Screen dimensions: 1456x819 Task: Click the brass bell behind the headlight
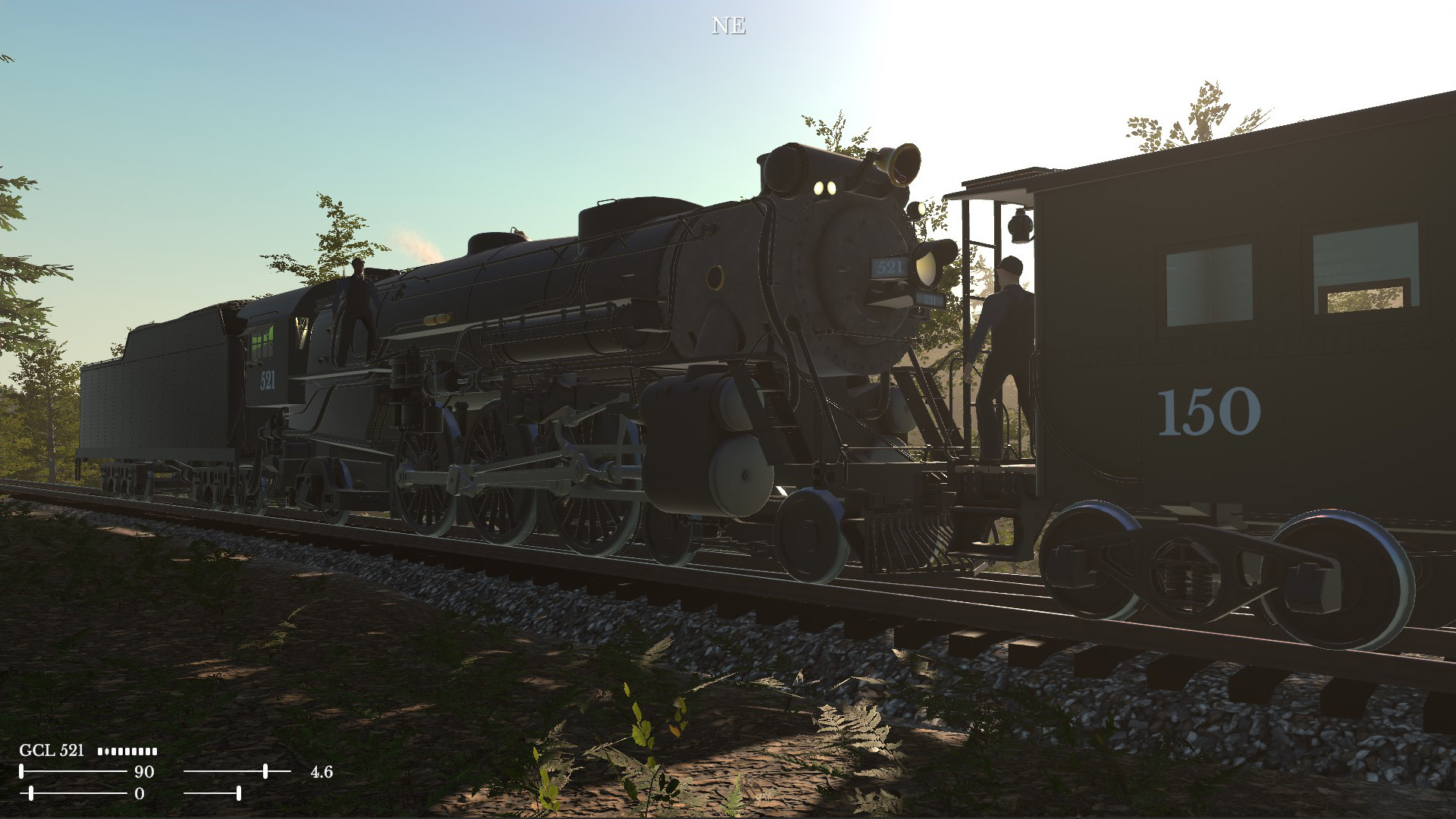899,163
